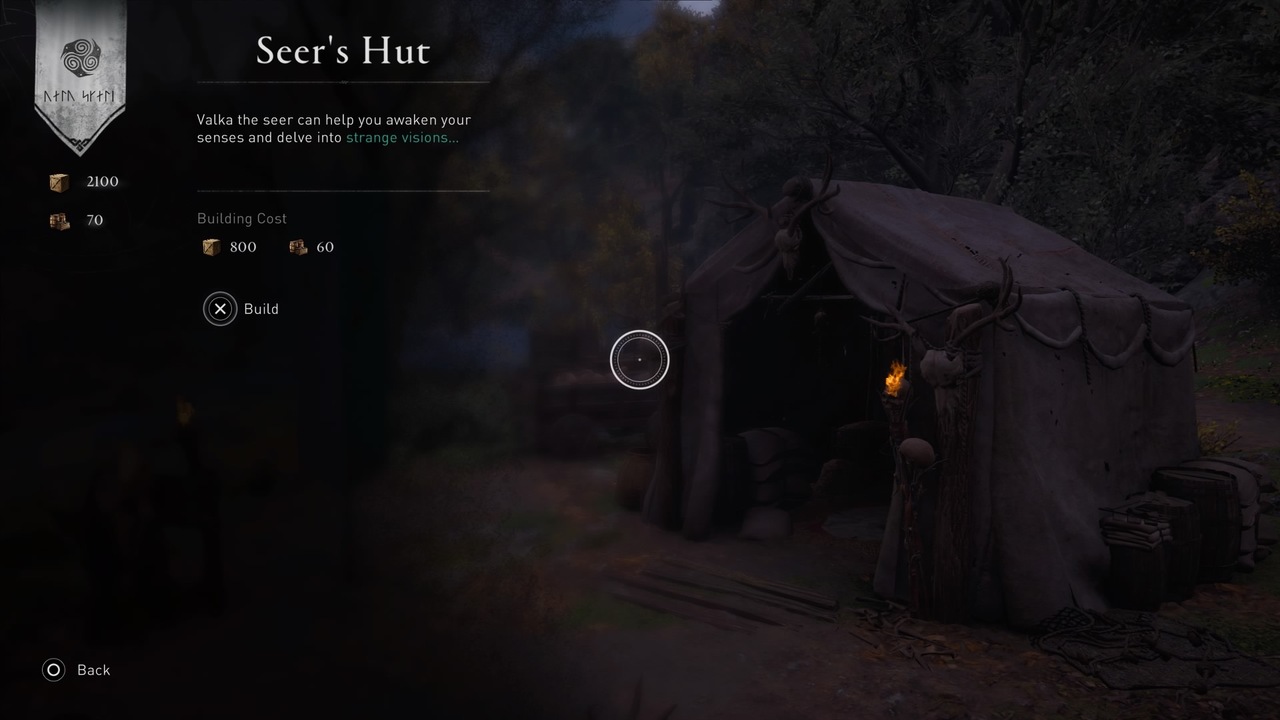
Task: Click the supplies count reading 2100
Action: 101,181
